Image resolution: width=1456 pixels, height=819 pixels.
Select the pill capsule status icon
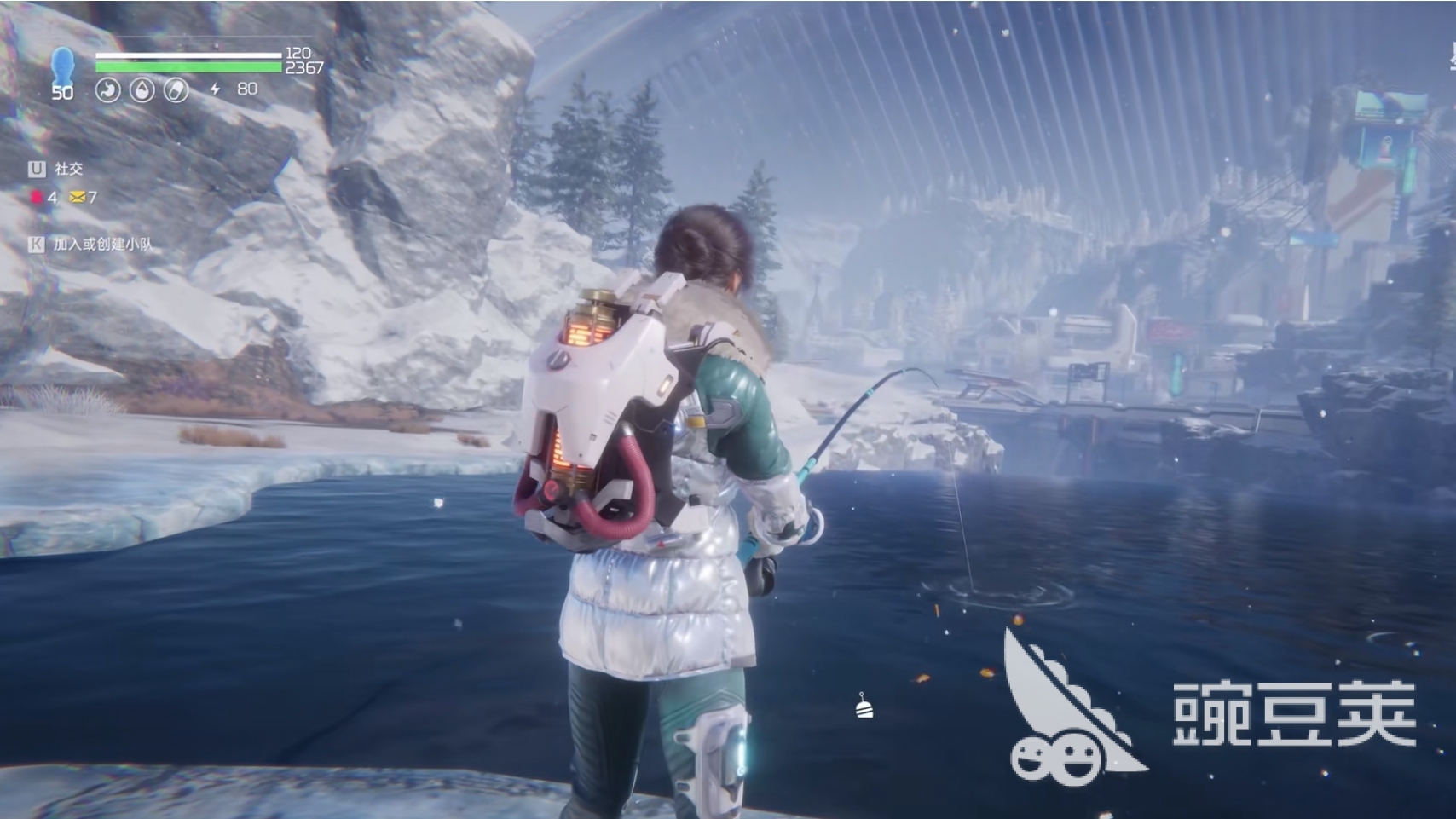click(176, 89)
